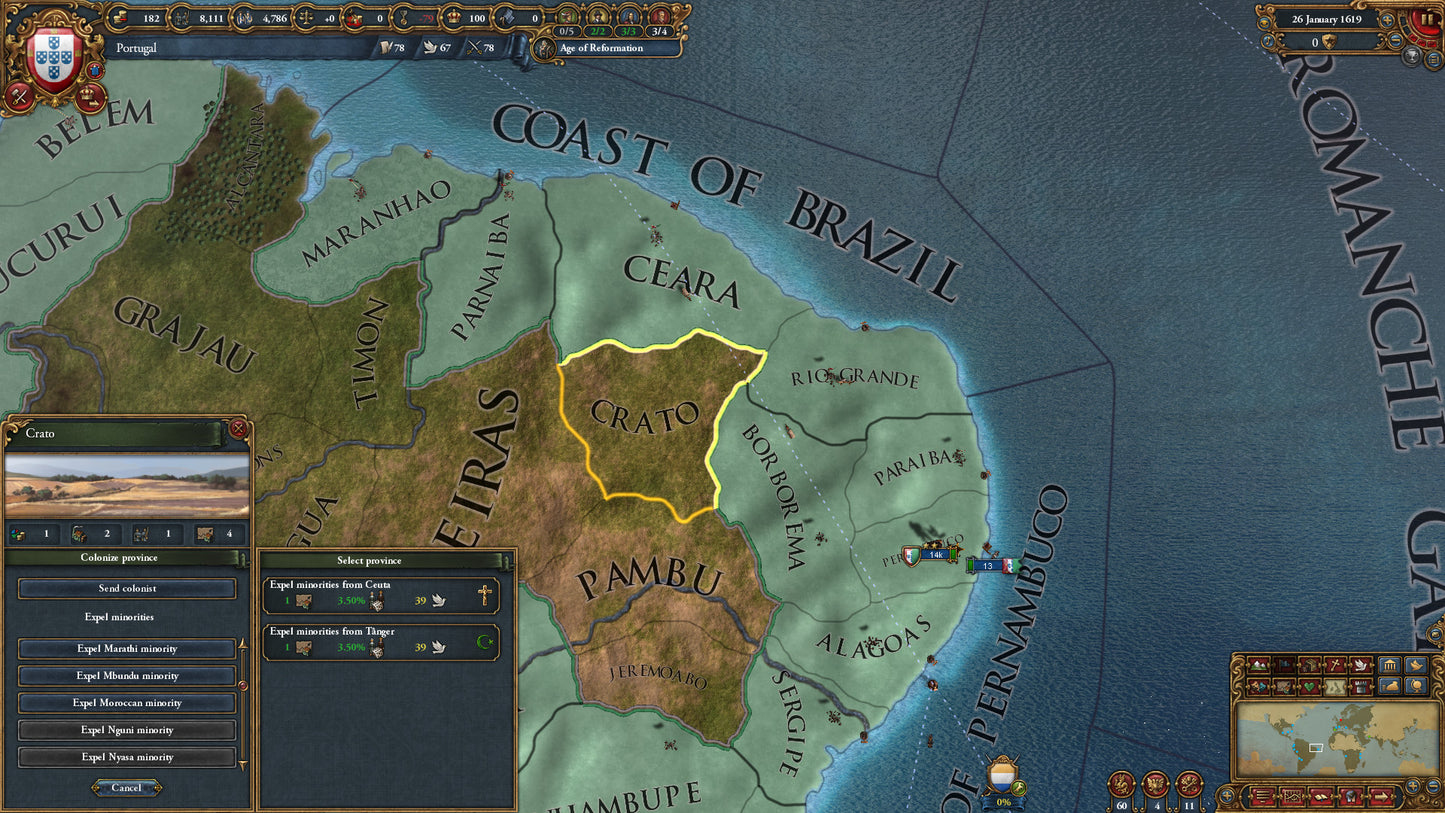The width and height of the screenshot is (1445, 813).
Task: Switch to the terrain mapmode
Action: [x=1258, y=665]
